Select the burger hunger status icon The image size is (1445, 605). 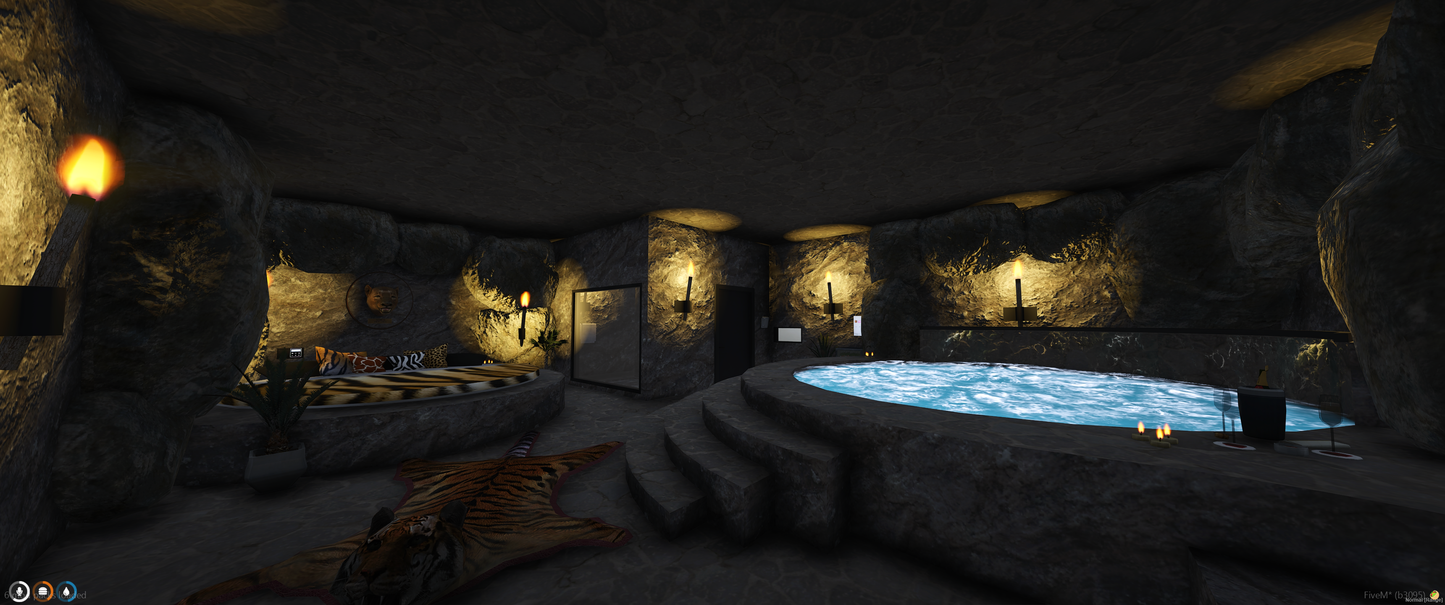coord(43,591)
